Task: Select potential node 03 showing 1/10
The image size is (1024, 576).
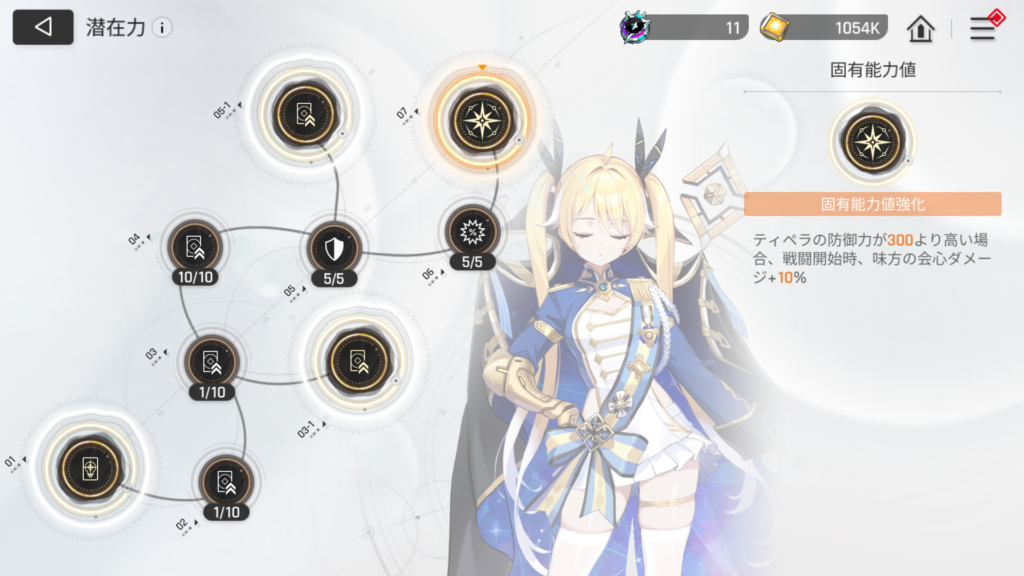Action: click(211, 362)
